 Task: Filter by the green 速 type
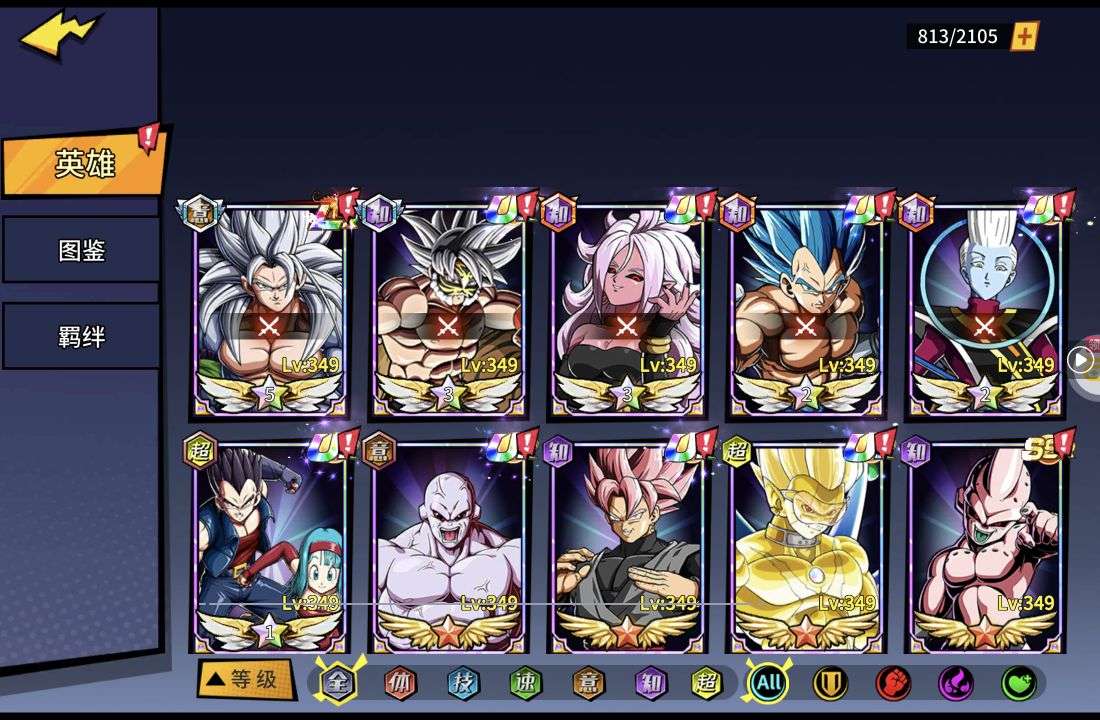tap(525, 683)
